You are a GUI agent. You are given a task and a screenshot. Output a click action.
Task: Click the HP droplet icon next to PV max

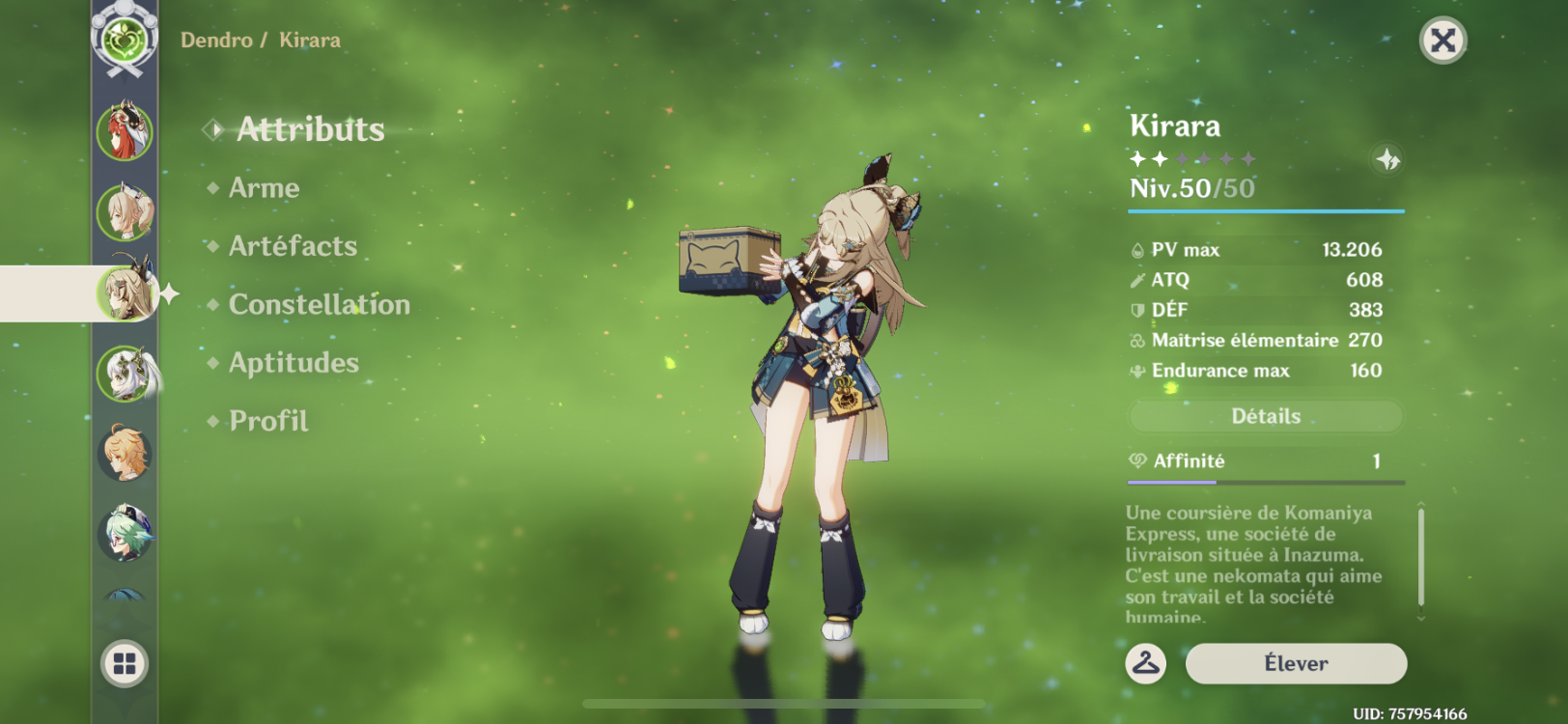pos(1137,249)
